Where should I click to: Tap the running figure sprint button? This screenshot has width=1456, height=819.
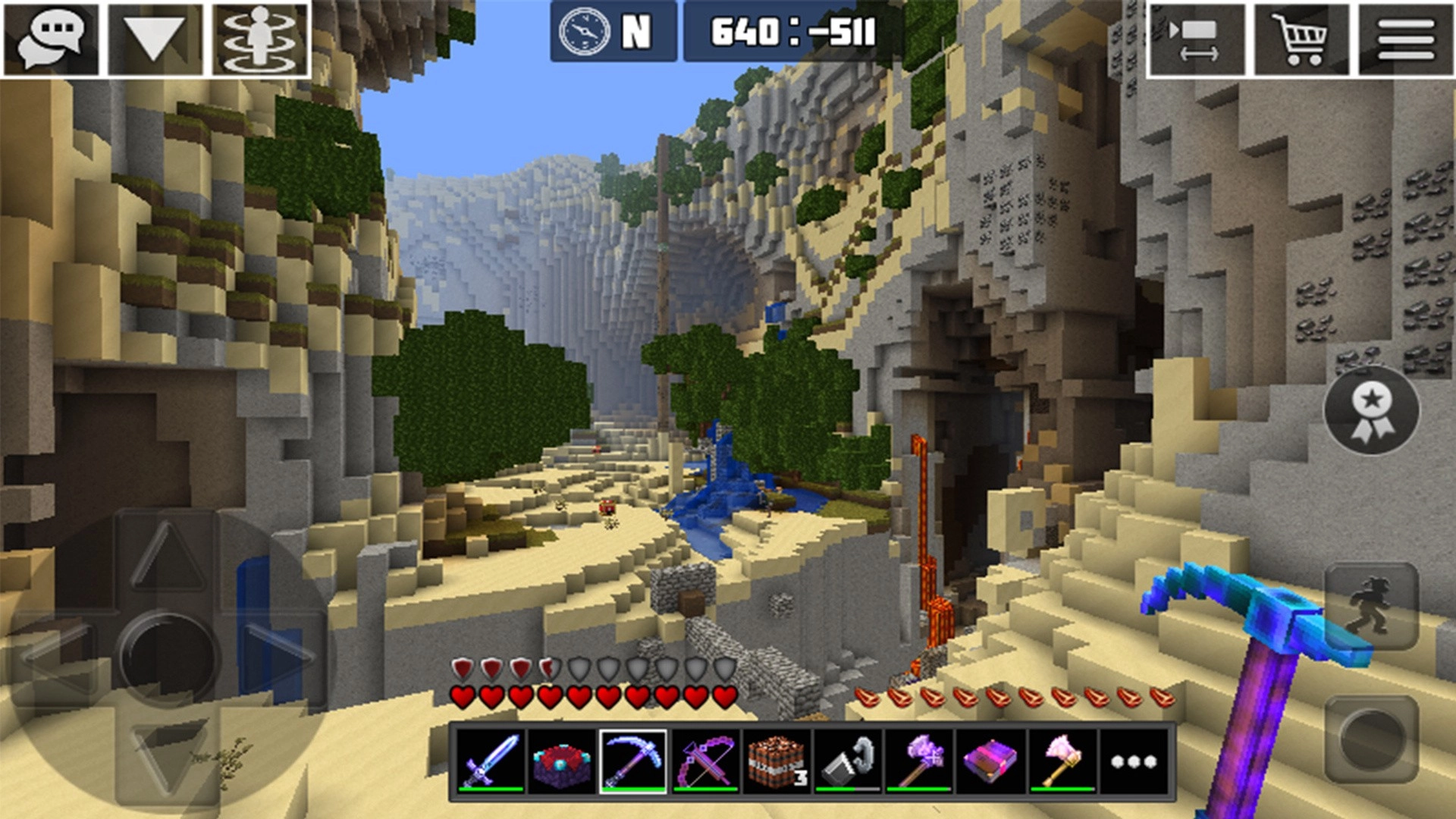(1371, 607)
